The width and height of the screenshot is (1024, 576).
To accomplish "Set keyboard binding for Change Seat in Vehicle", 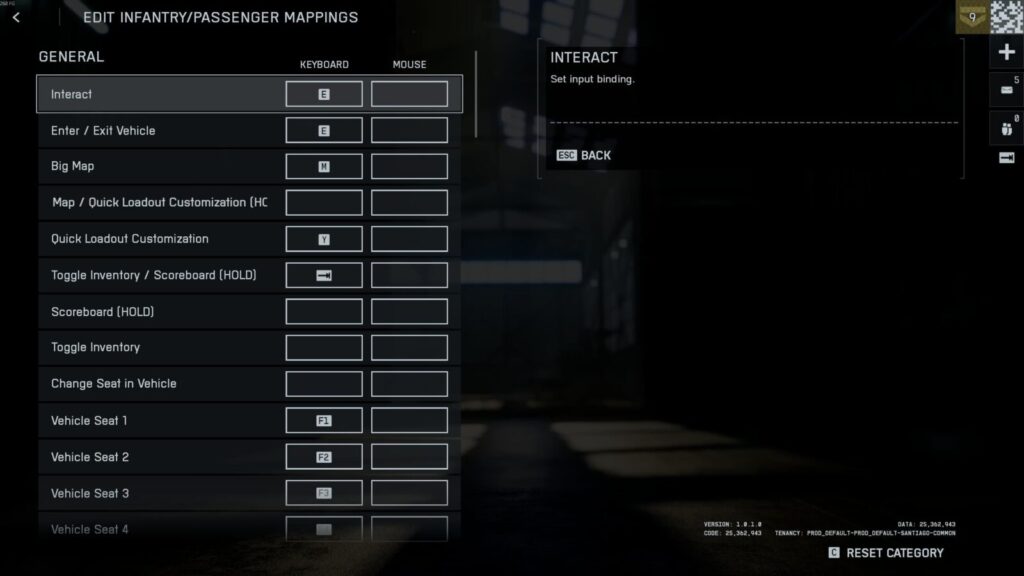I will (x=324, y=384).
